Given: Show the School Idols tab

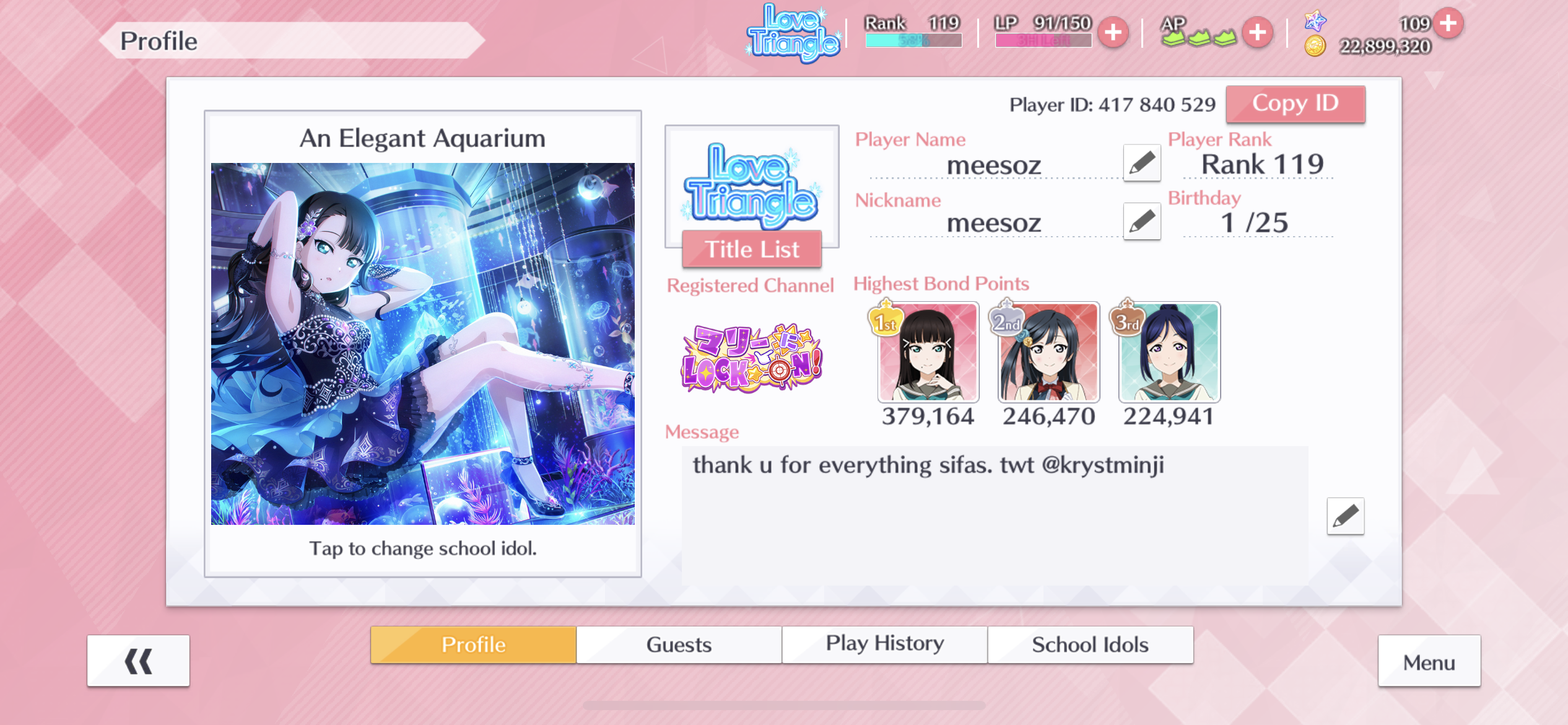Looking at the screenshot, I should point(1090,644).
